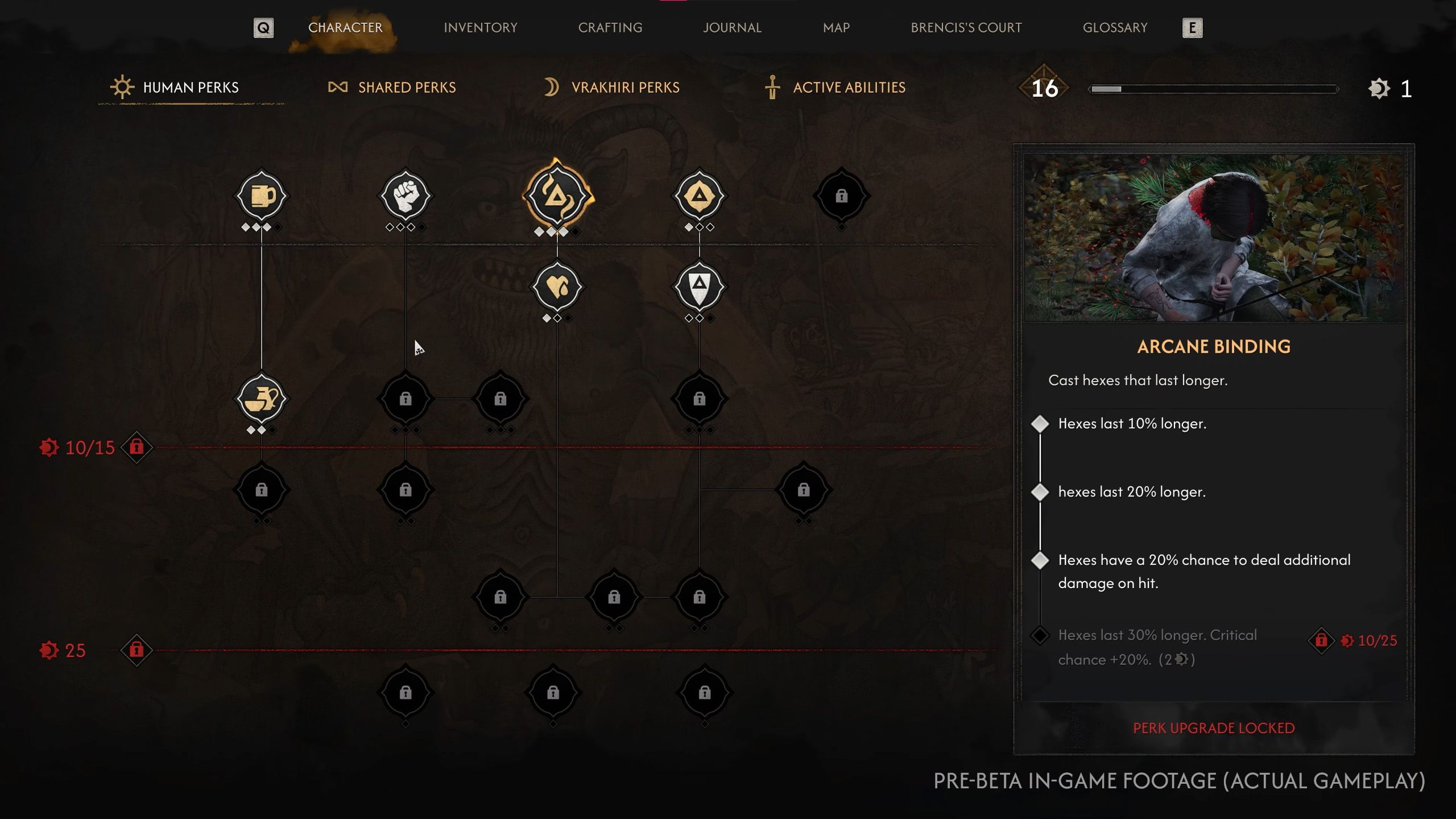Select the Character tab

click(345, 27)
